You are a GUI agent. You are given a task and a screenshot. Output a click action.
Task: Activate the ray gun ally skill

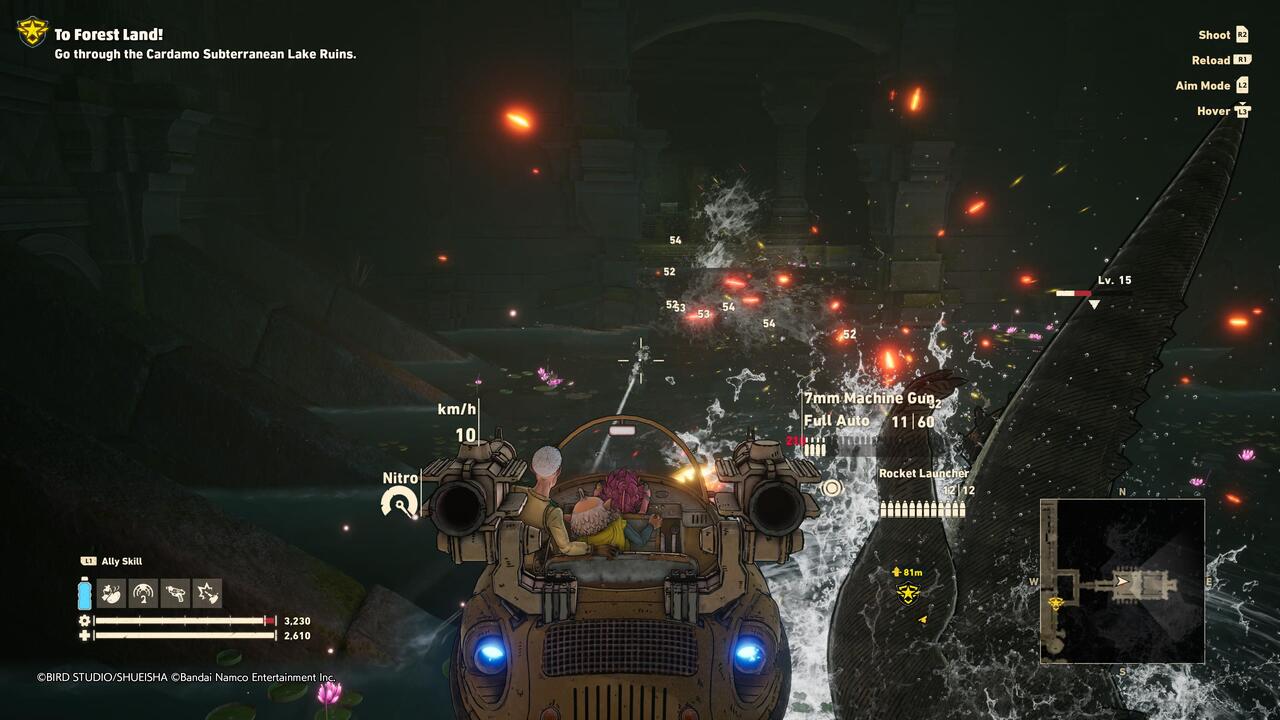176,593
